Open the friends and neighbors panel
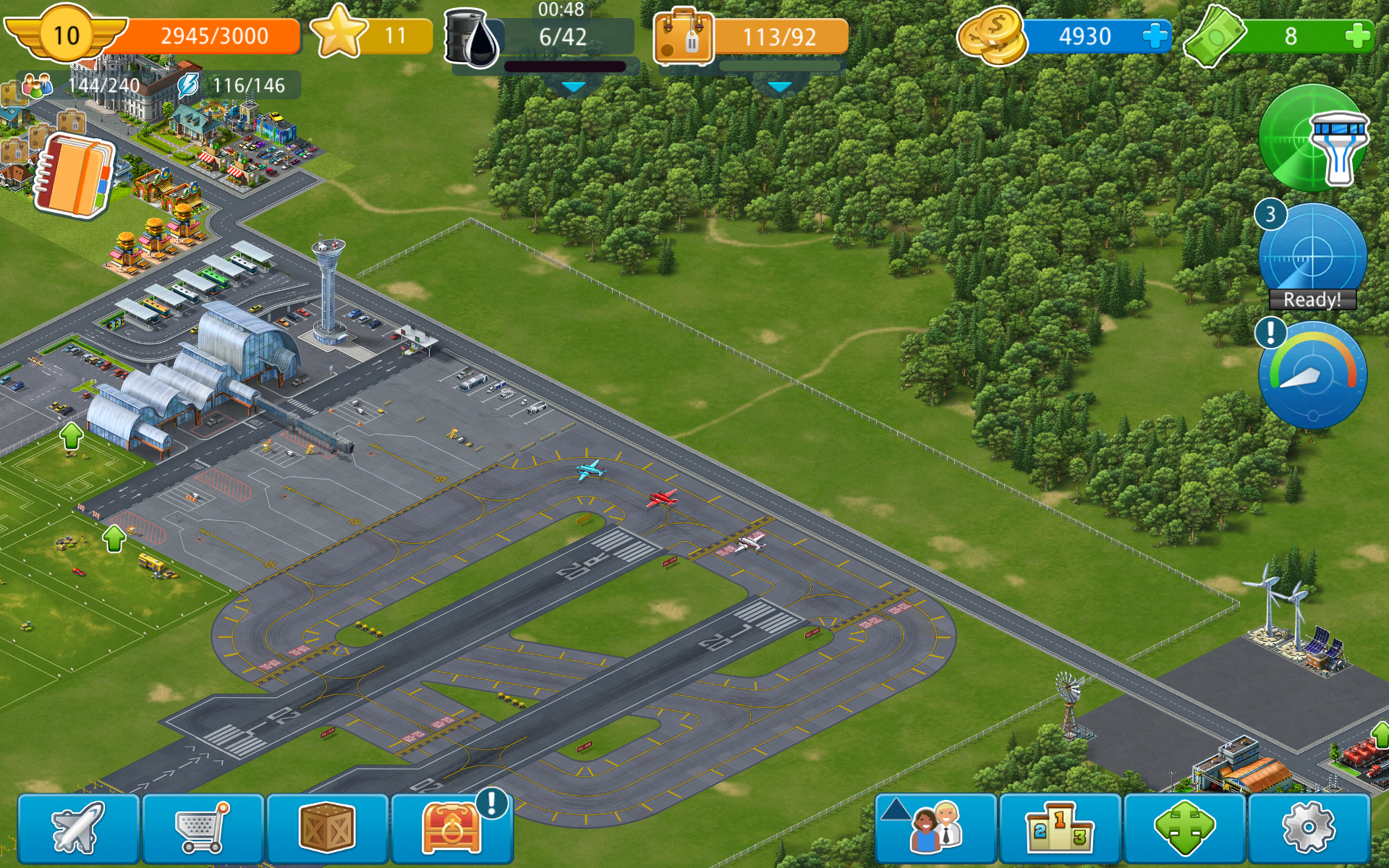This screenshot has height=868, width=1389. pyautogui.click(x=936, y=828)
